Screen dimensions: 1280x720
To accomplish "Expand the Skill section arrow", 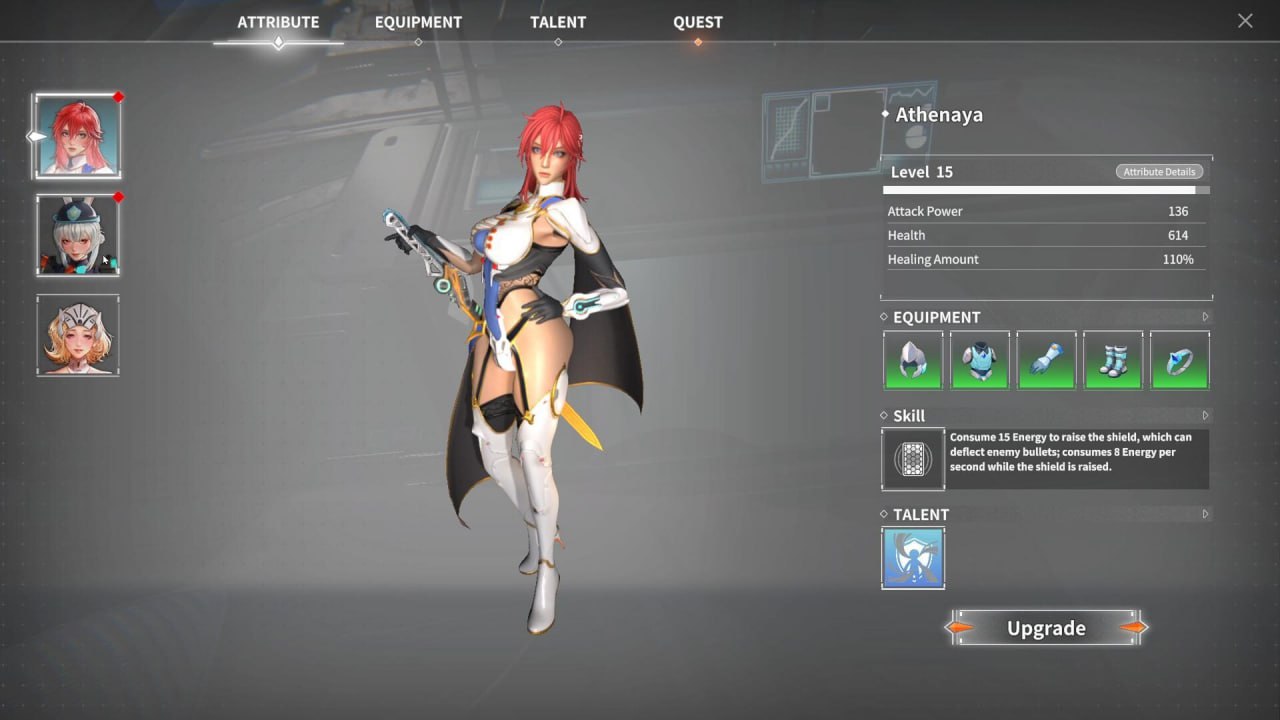I will [1206, 415].
